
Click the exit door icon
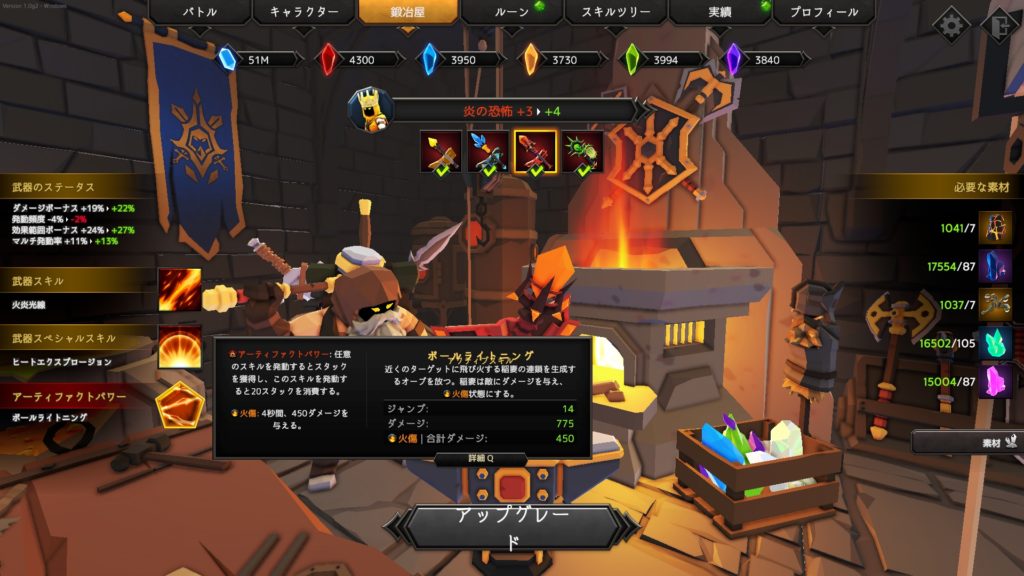1000,24
